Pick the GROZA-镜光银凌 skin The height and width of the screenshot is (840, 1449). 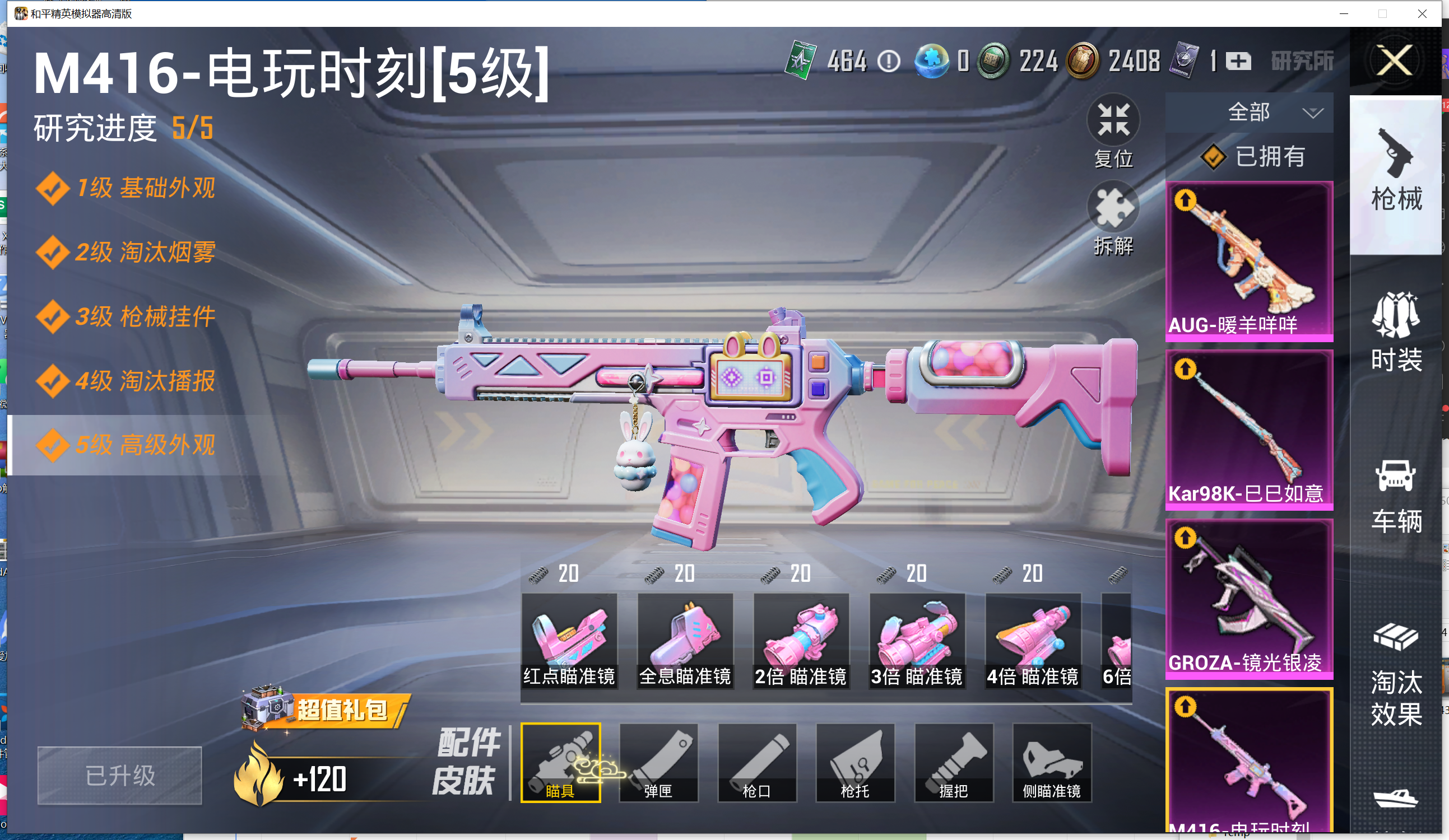coord(1249,598)
